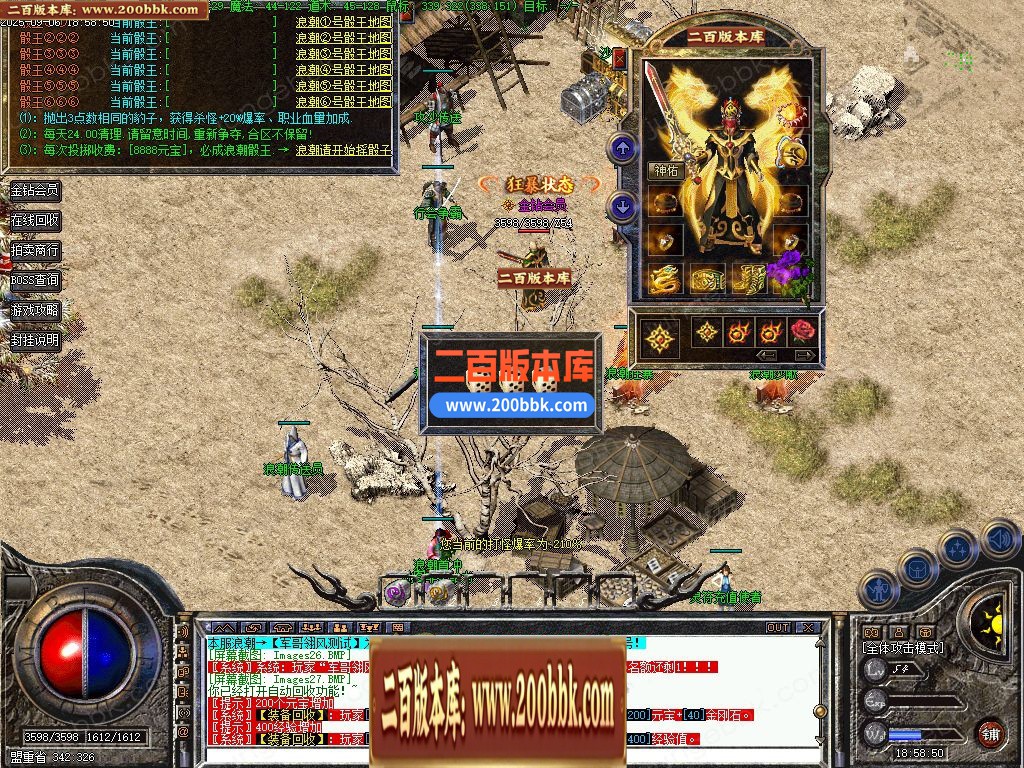
Task: Click the 浪潮⑥号骰王地图 map link
Action: [343, 102]
